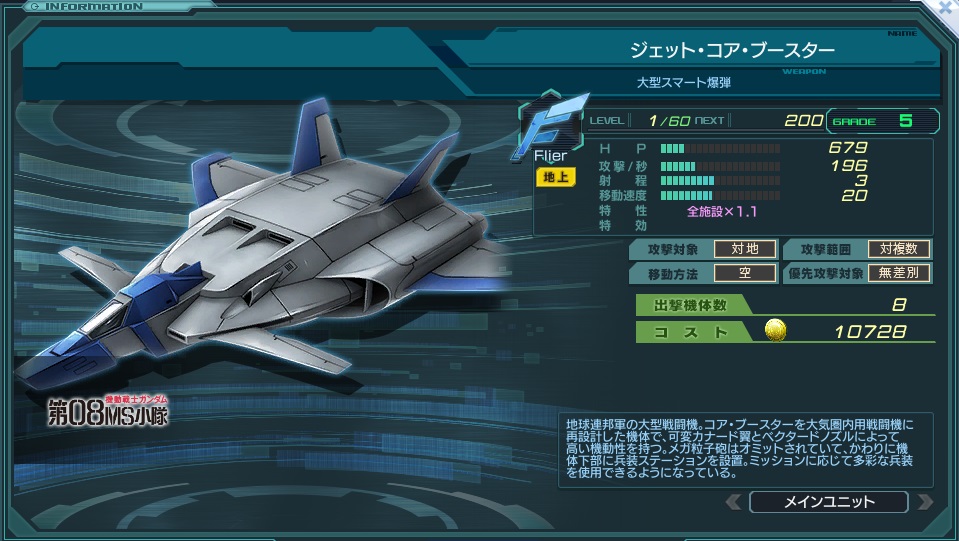Select the メインユニット label button

pos(828,502)
